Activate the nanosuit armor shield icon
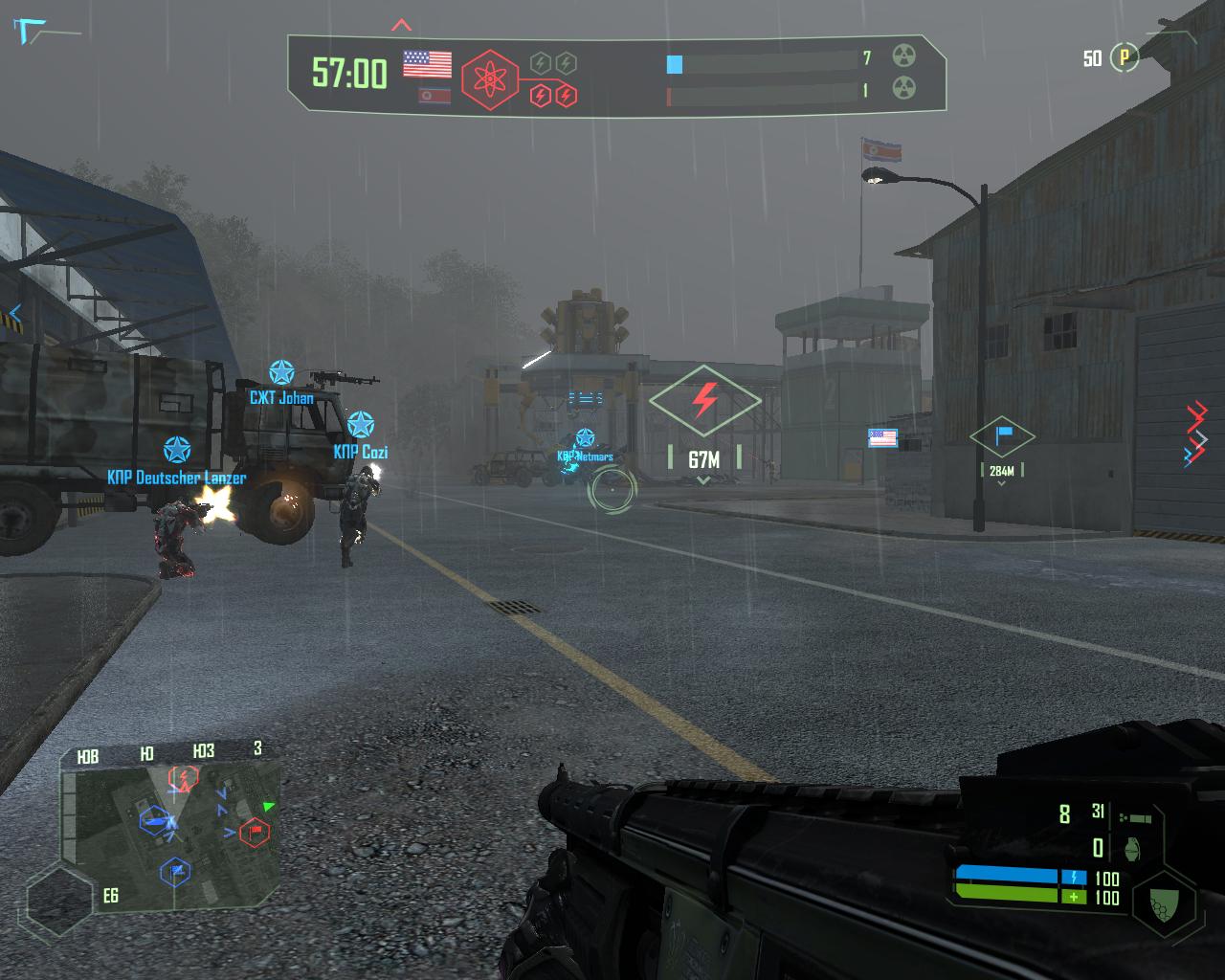Viewport: 1225px width, 980px height. click(x=1164, y=902)
